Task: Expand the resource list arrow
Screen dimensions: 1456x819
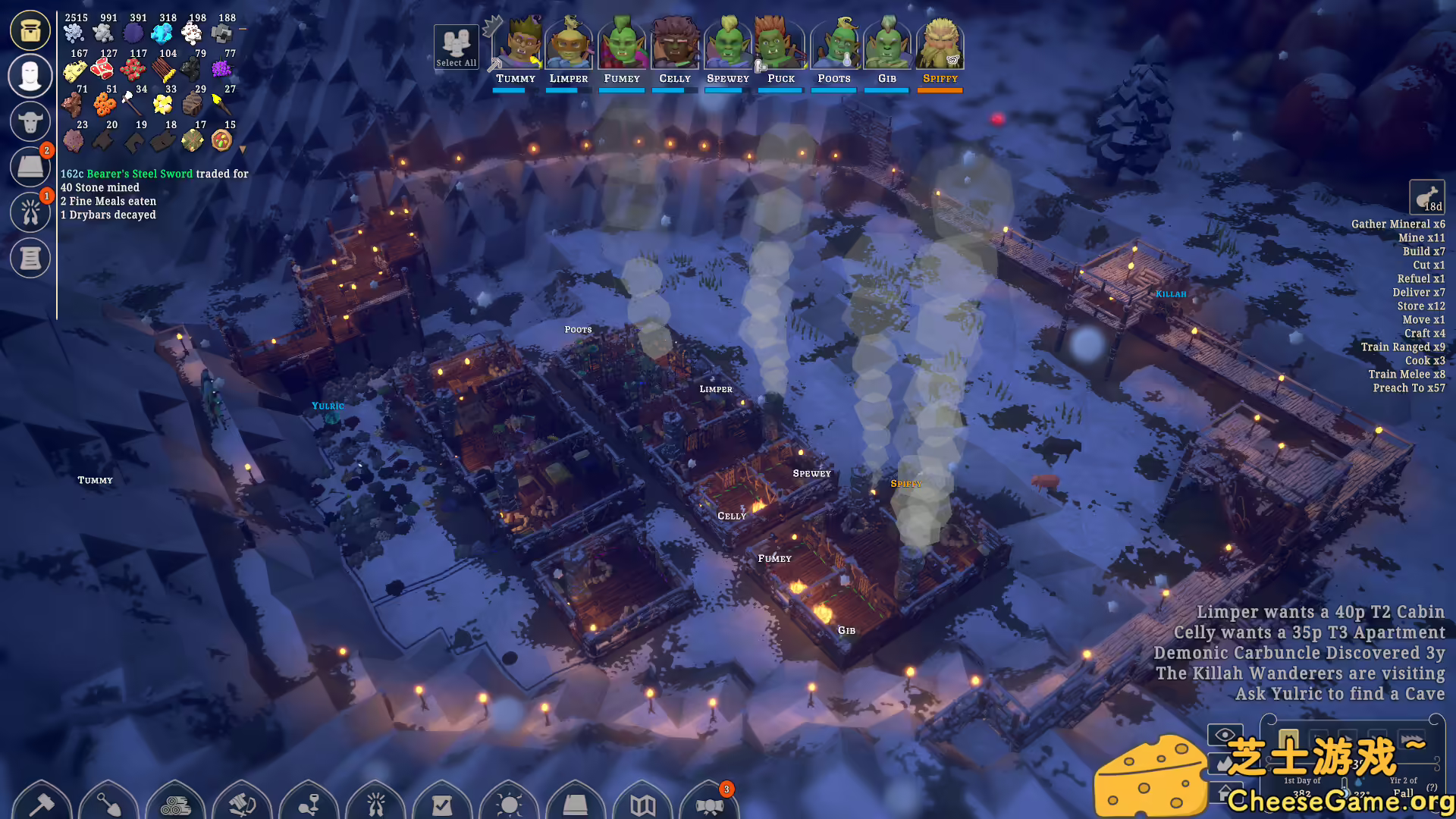Action: [x=243, y=149]
